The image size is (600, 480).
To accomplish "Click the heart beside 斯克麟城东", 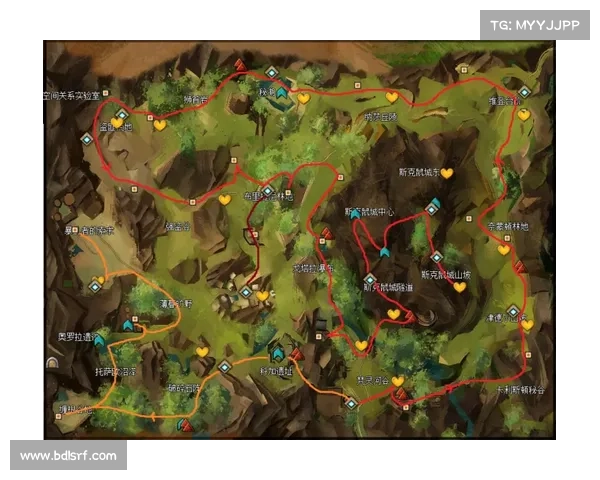I will pos(447,173).
